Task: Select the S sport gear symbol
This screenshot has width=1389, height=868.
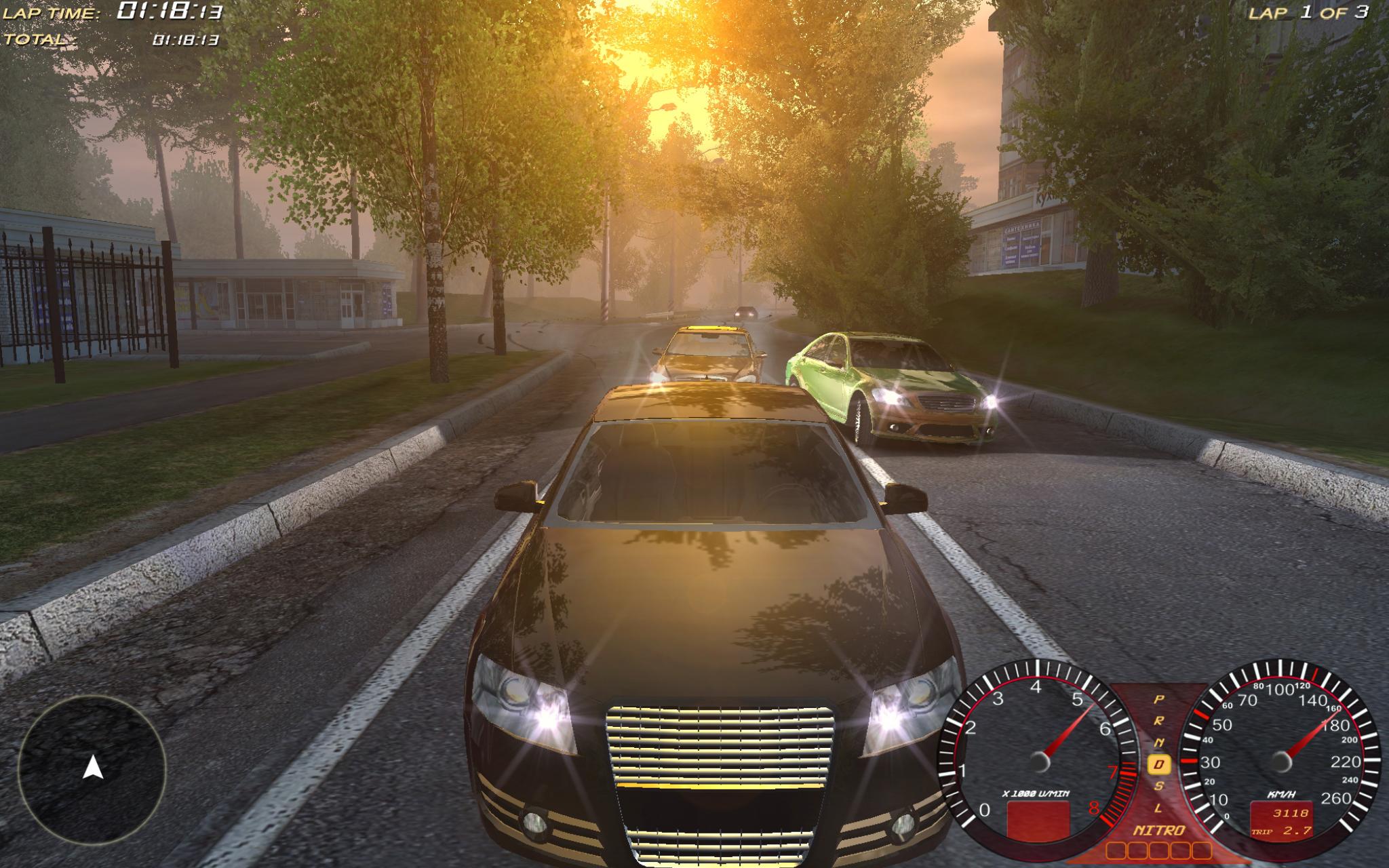Action: (1157, 785)
